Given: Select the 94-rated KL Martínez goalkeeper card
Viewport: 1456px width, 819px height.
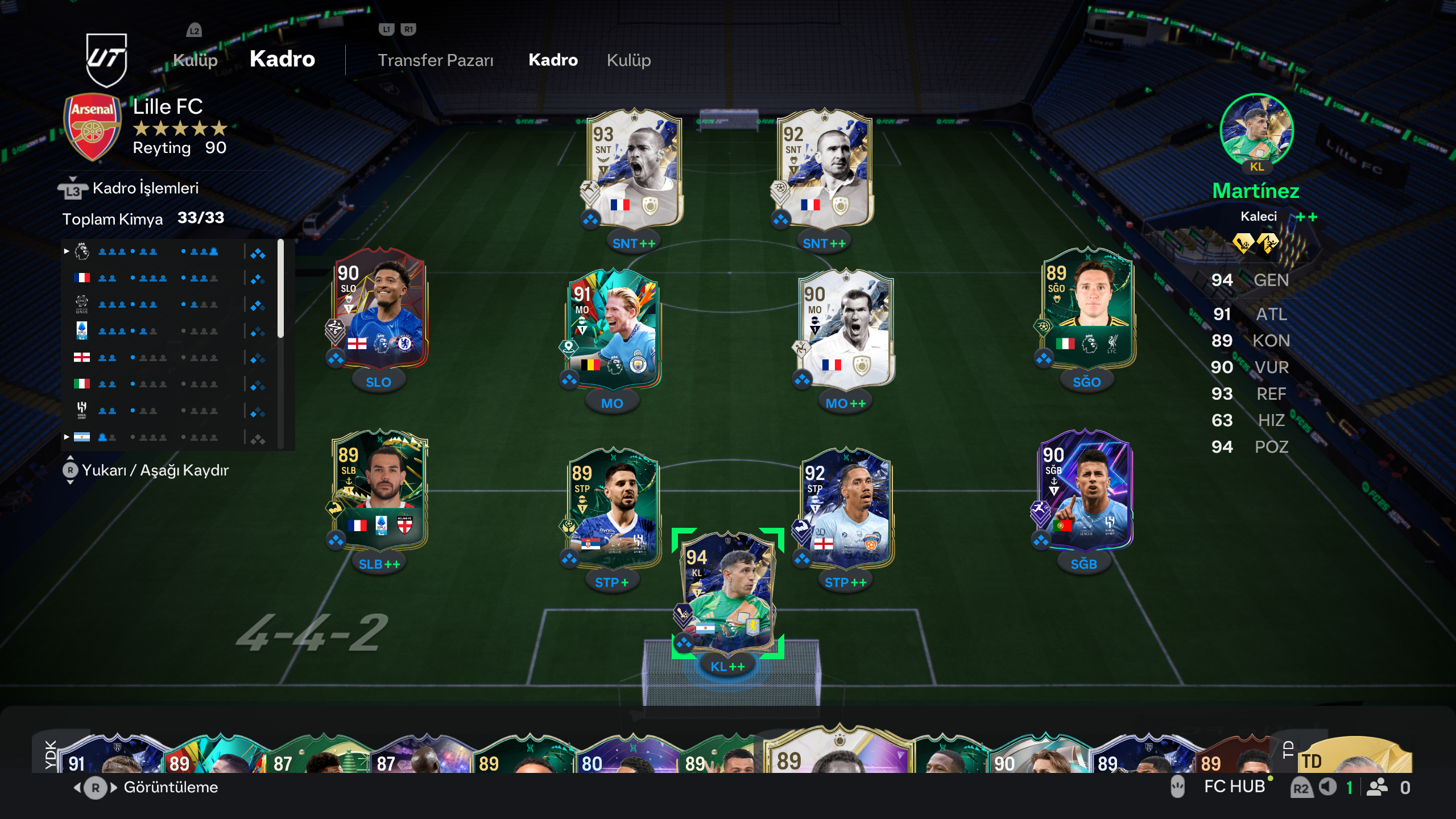Looking at the screenshot, I should tap(727, 594).
